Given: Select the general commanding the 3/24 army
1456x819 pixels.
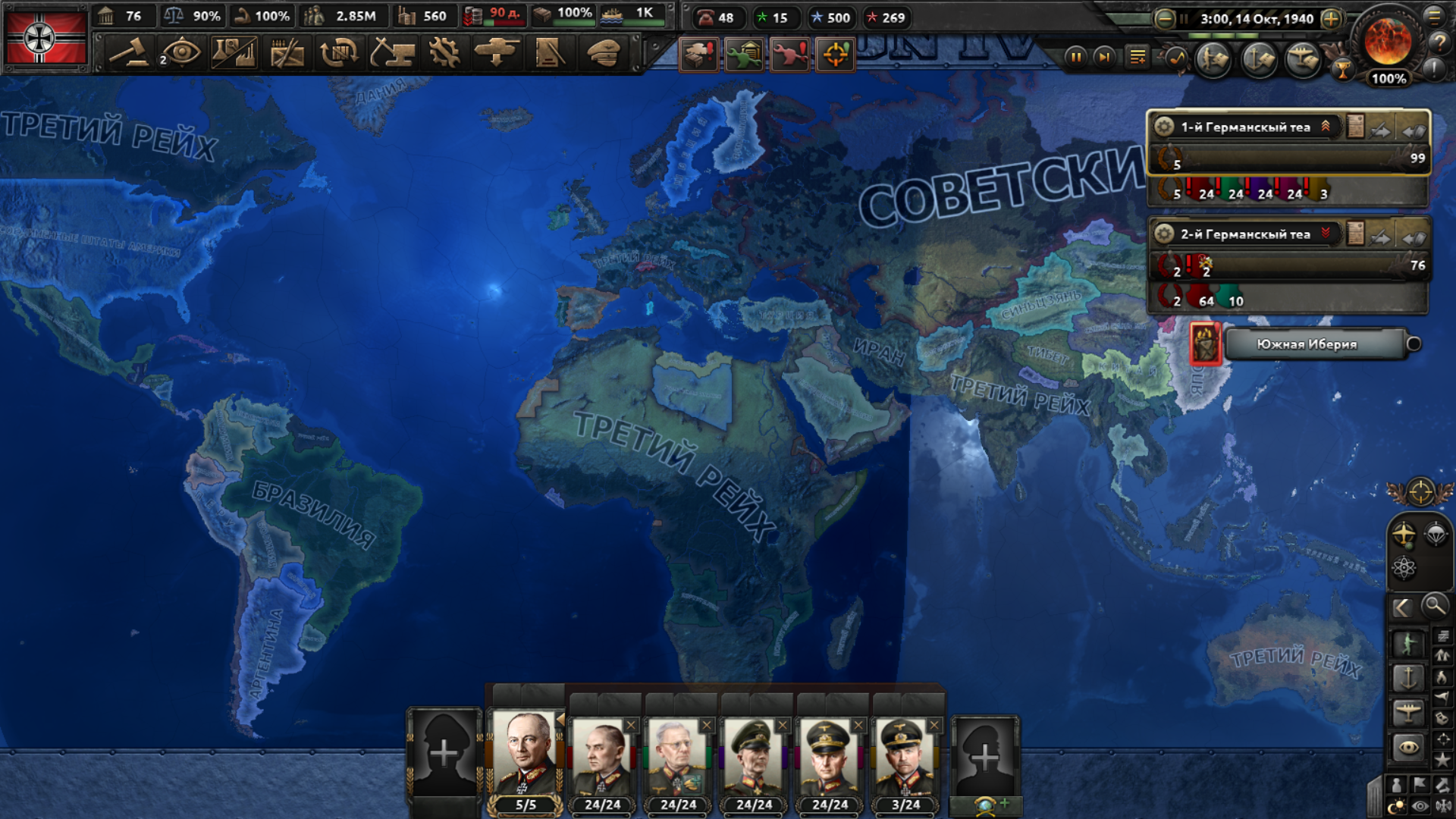Looking at the screenshot, I should click(x=905, y=756).
